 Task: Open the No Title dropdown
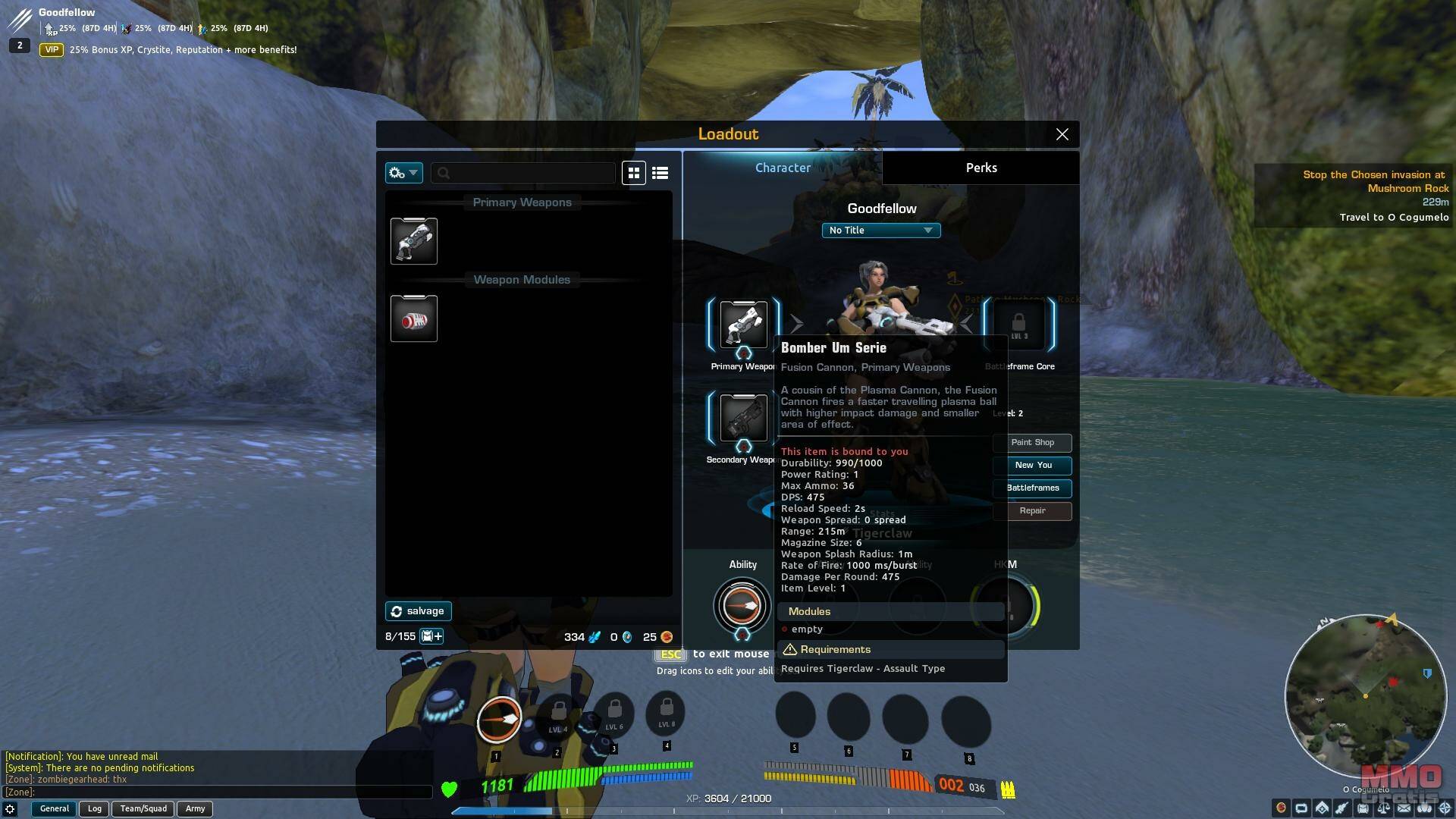tap(881, 231)
